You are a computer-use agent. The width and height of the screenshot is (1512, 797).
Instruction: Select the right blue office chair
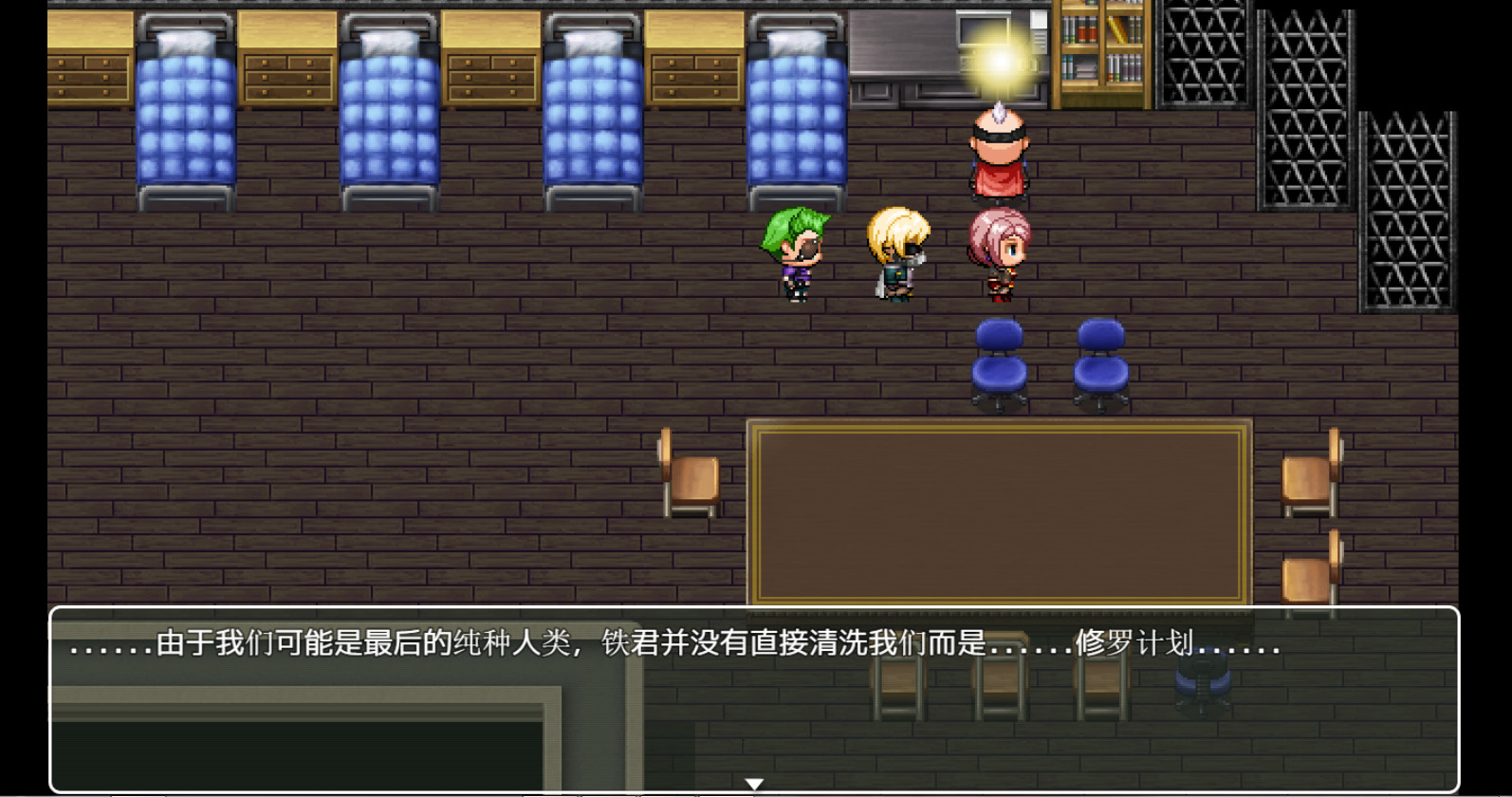pyautogui.click(x=1100, y=361)
